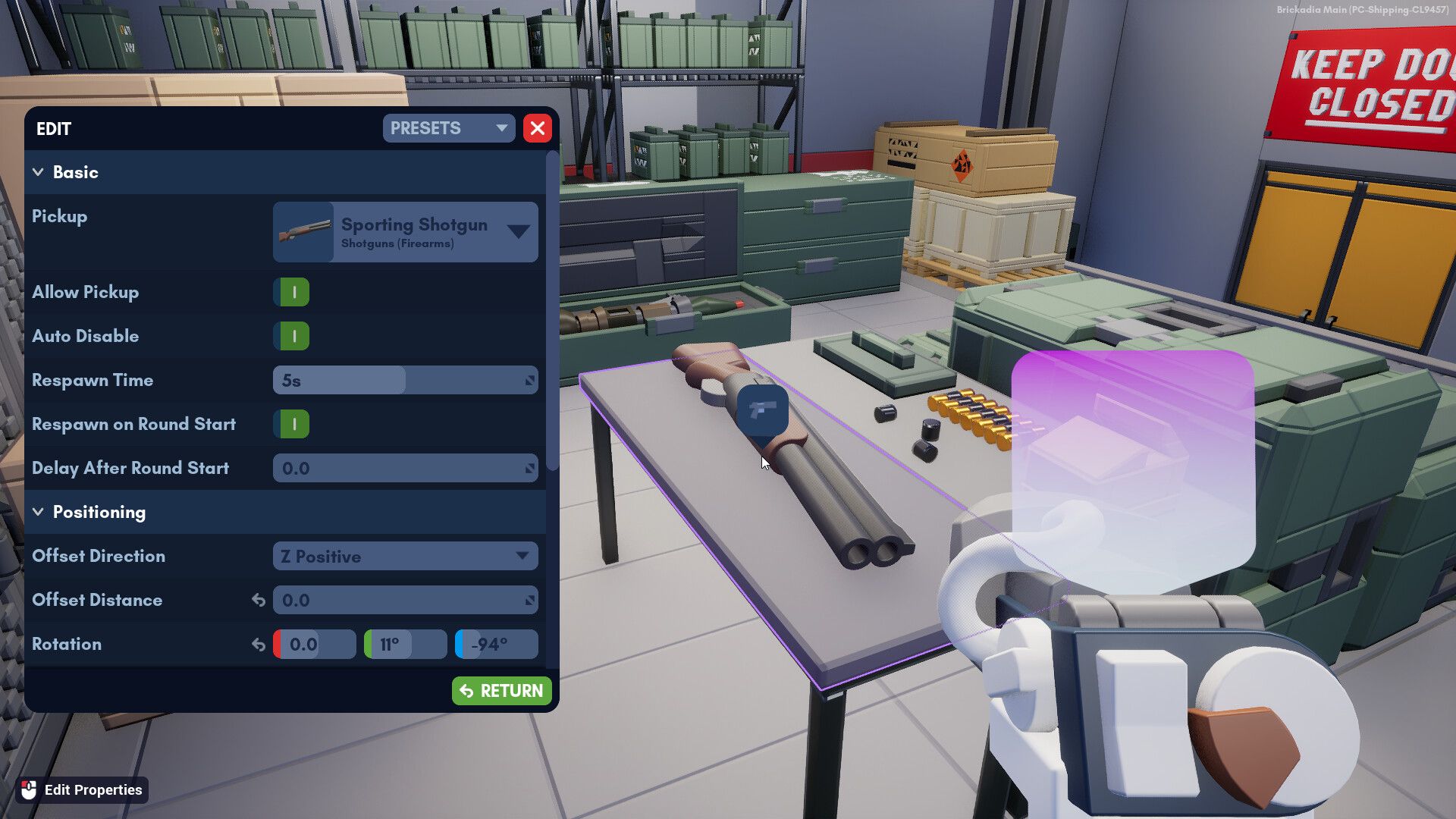Click the mouse icon beside Edit Properties
This screenshot has height=819, width=1456.
[x=27, y=789]
